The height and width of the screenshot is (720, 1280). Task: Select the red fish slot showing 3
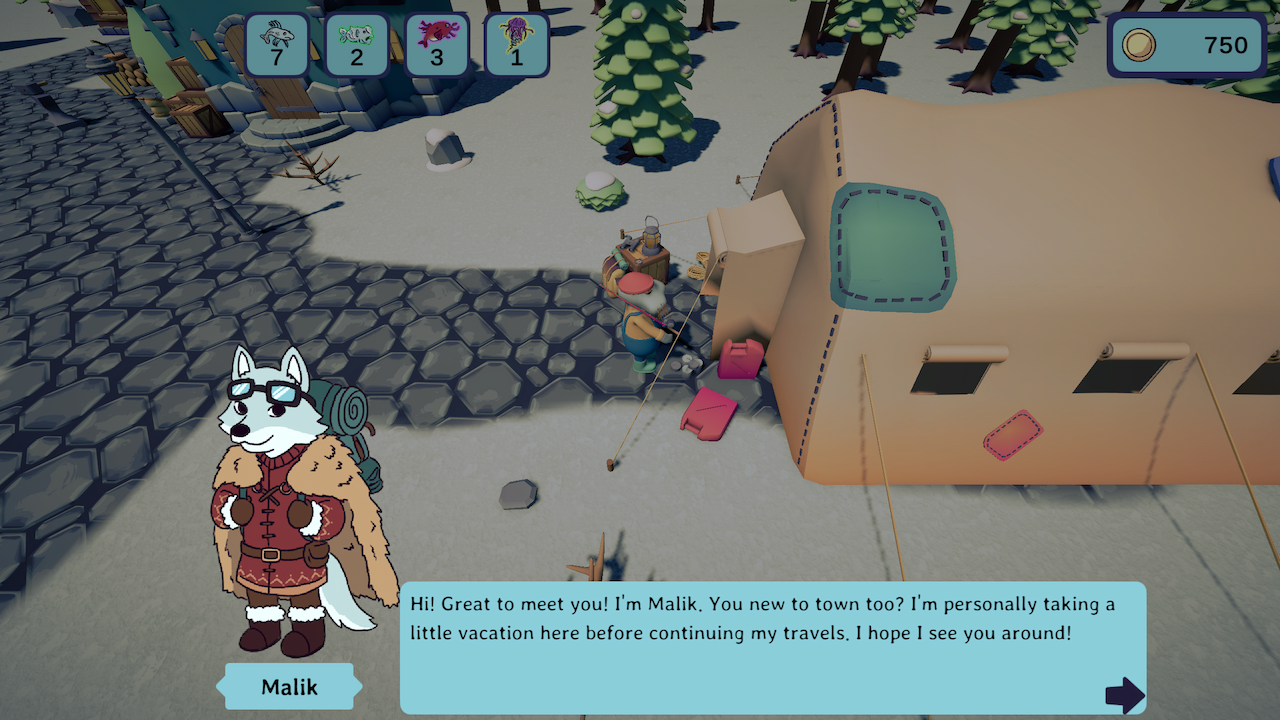pyautogui.click(x=437, y=45)
